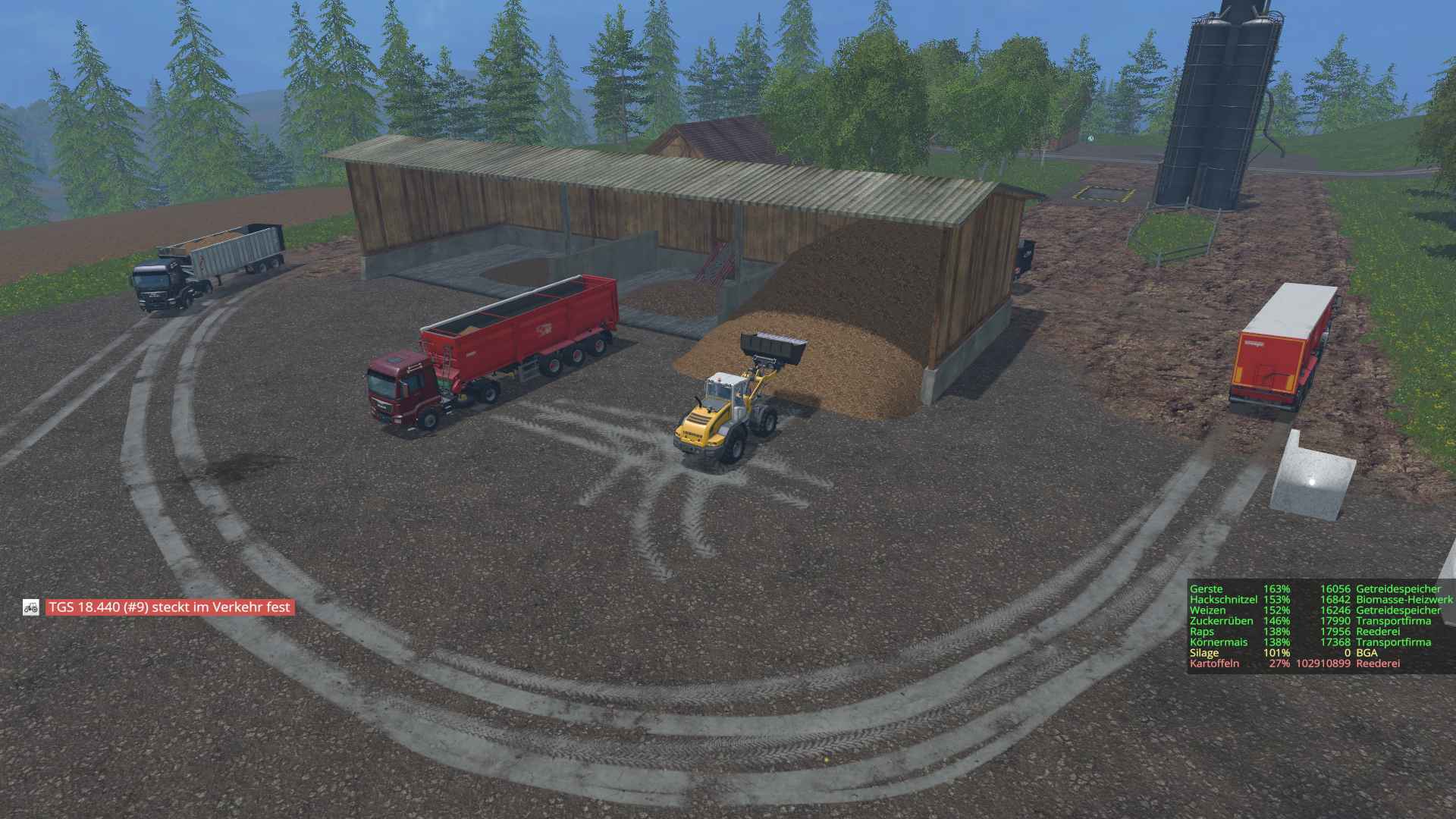1456x819 pixels.
Task: Select the TGS 18.440 stuck-in-traffic notification
Action: [x=169, y=607]
